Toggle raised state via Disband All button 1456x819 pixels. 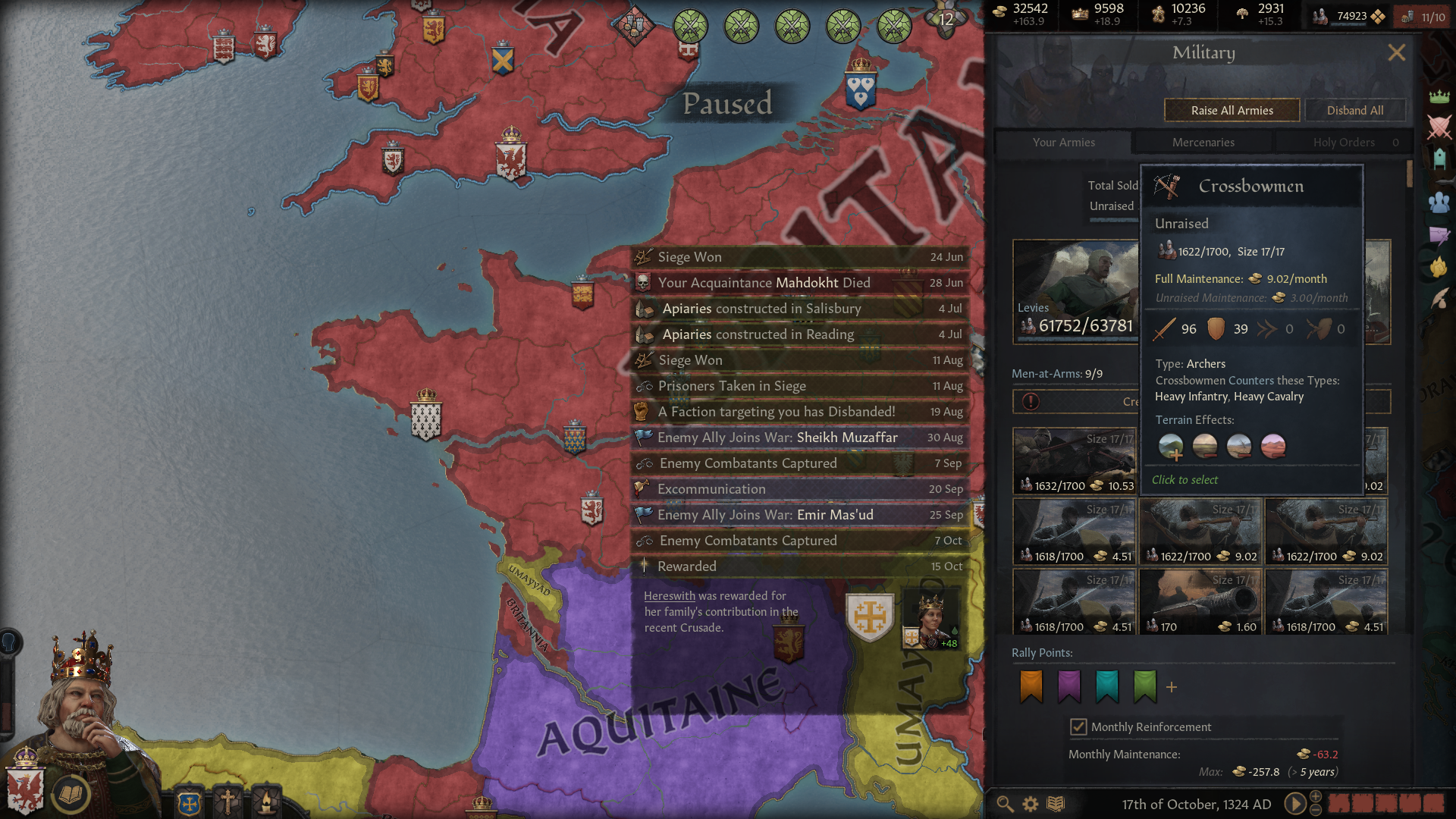[1356, 110]
